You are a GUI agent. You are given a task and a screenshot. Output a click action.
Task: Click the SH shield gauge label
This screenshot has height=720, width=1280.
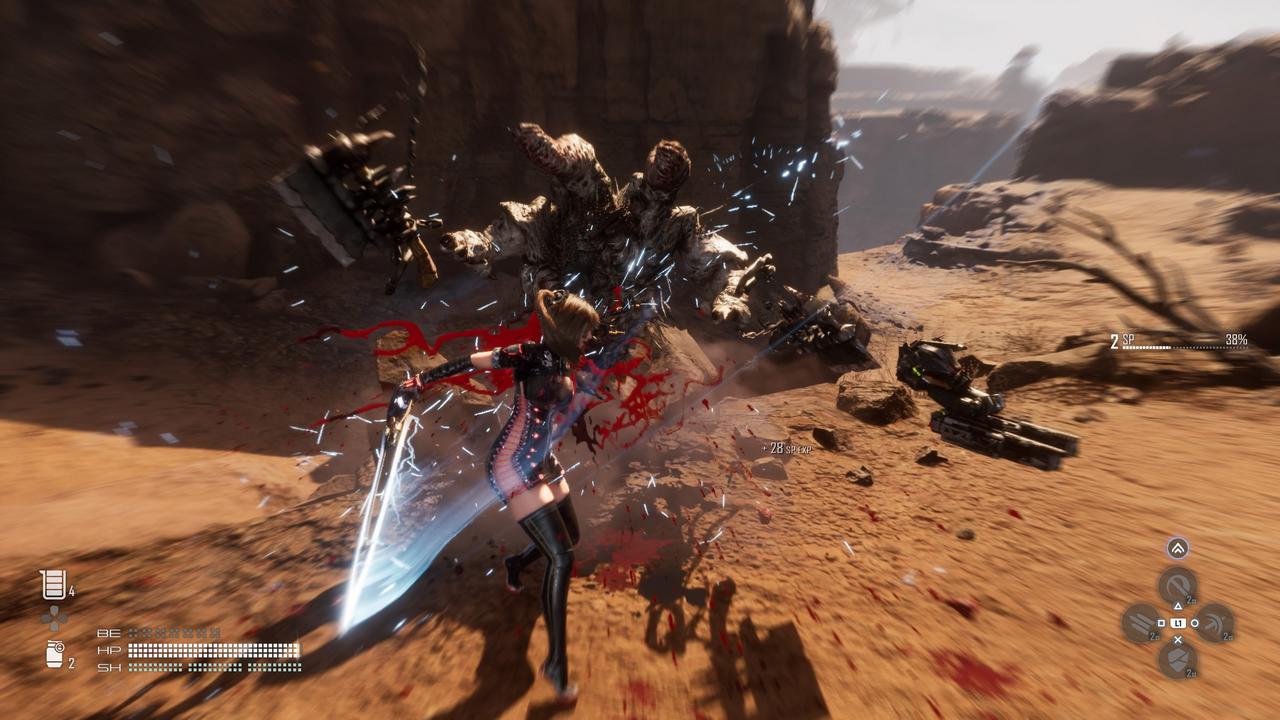coord(109,667)
